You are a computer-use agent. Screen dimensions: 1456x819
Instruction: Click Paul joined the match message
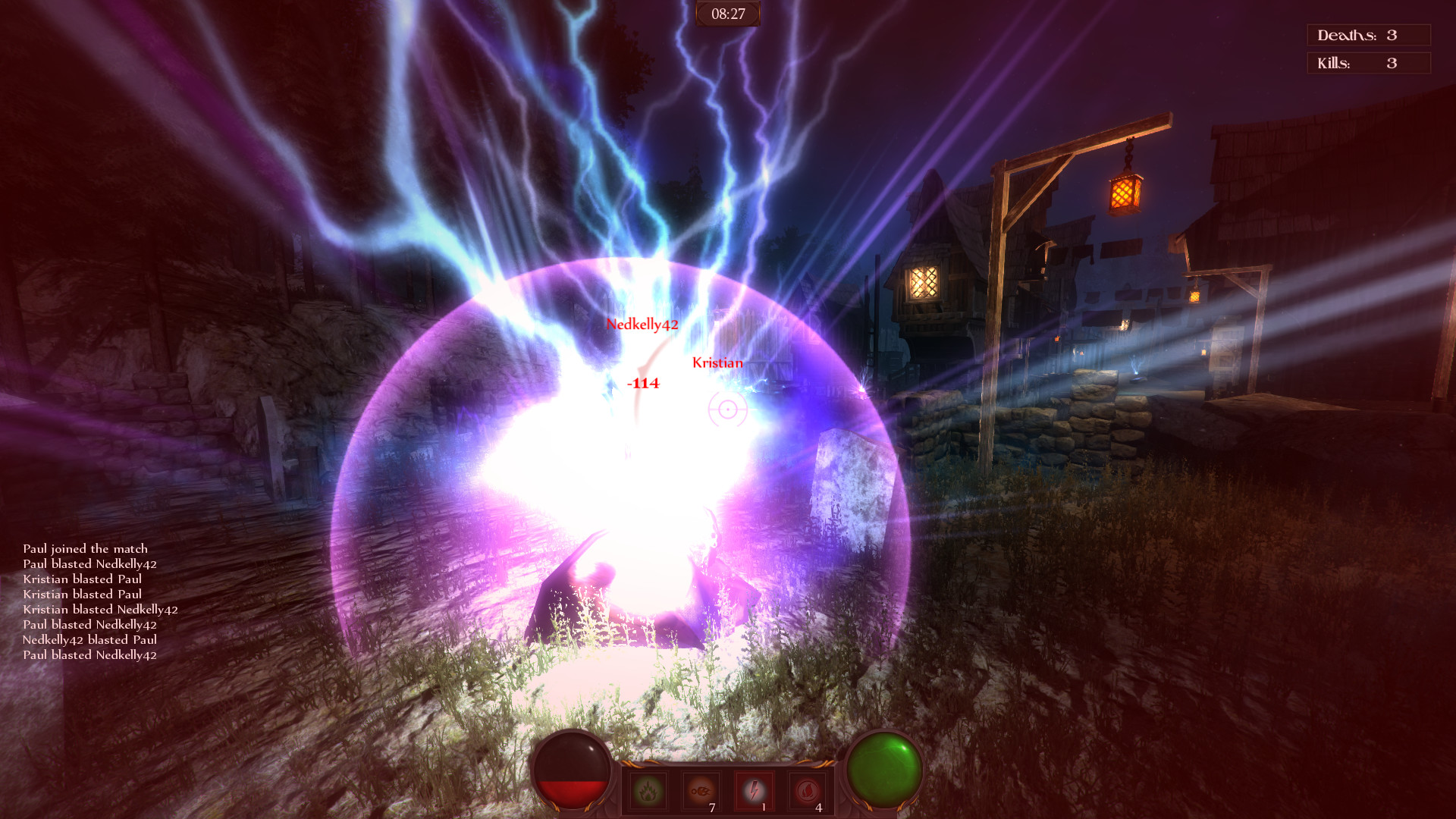86,548
